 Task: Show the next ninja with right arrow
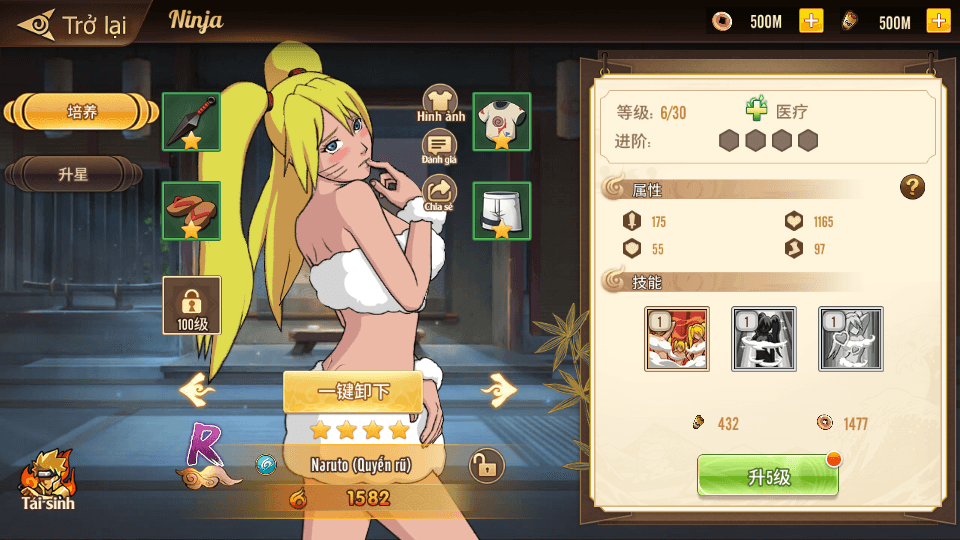[498, 390]
